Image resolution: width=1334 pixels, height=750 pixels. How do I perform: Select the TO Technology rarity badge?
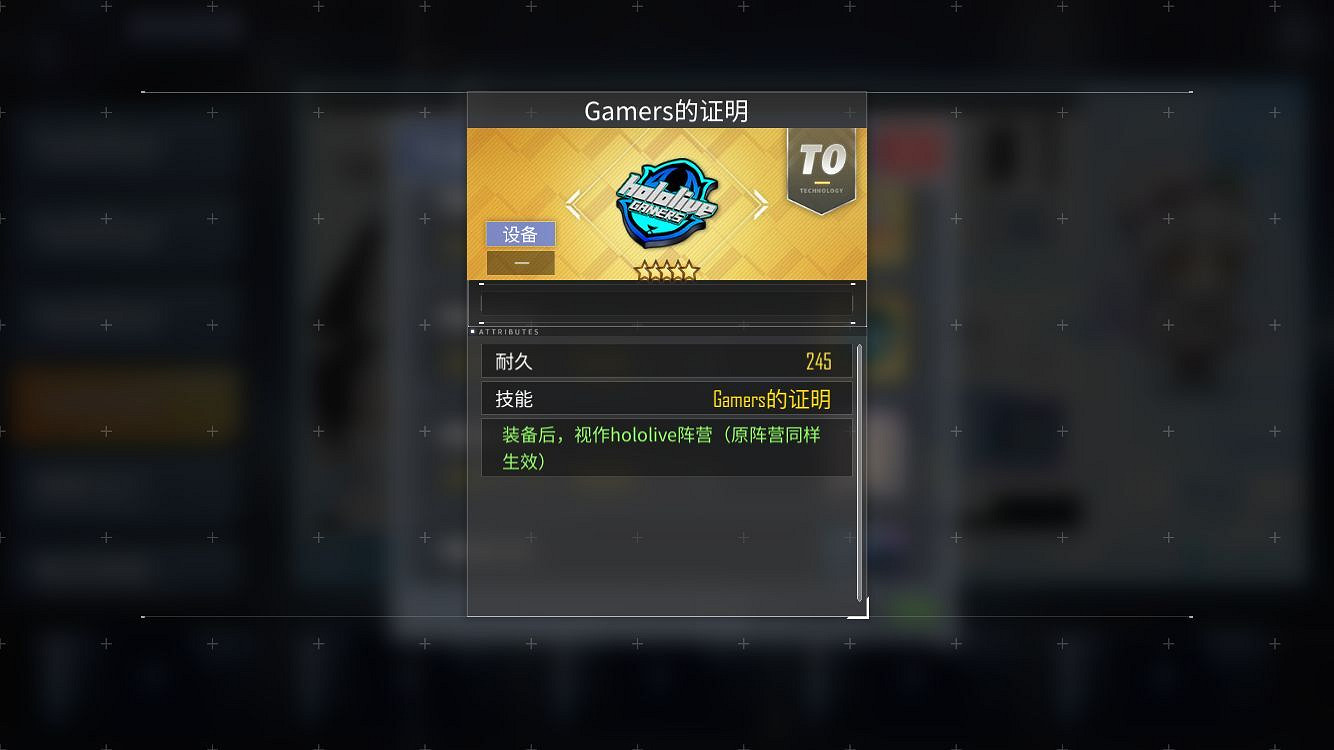click(x=821, y=170)
